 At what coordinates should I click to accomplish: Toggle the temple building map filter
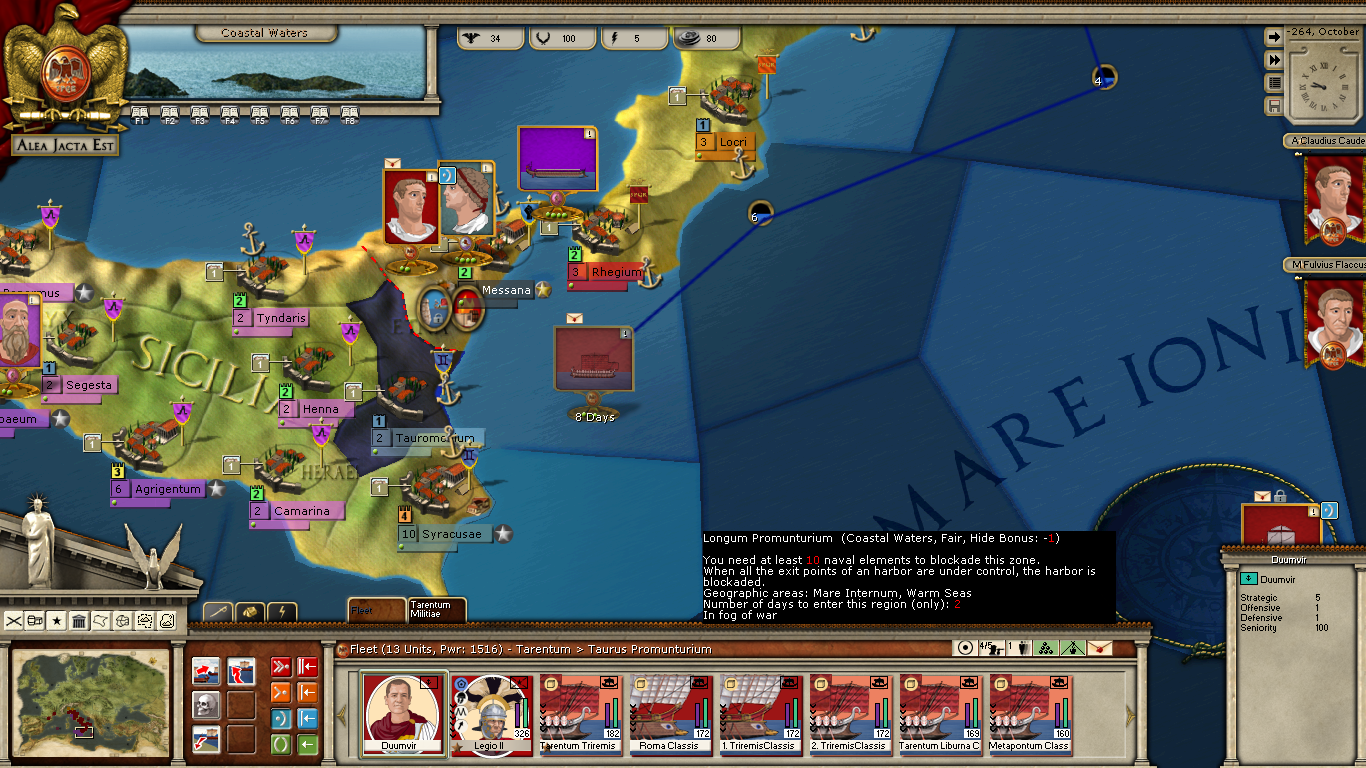point(79,621)
